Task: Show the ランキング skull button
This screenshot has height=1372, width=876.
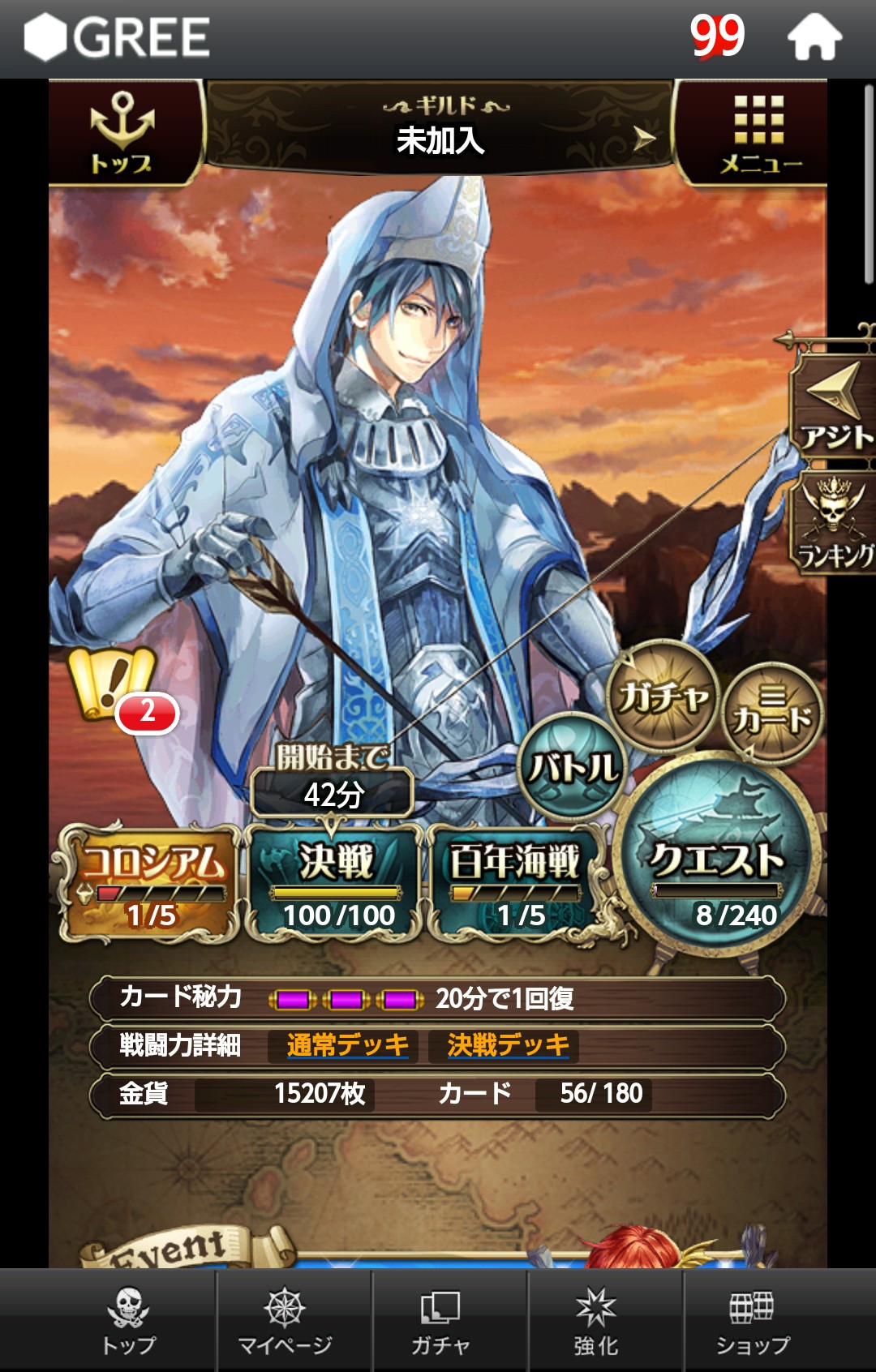Action: (835, 523)
